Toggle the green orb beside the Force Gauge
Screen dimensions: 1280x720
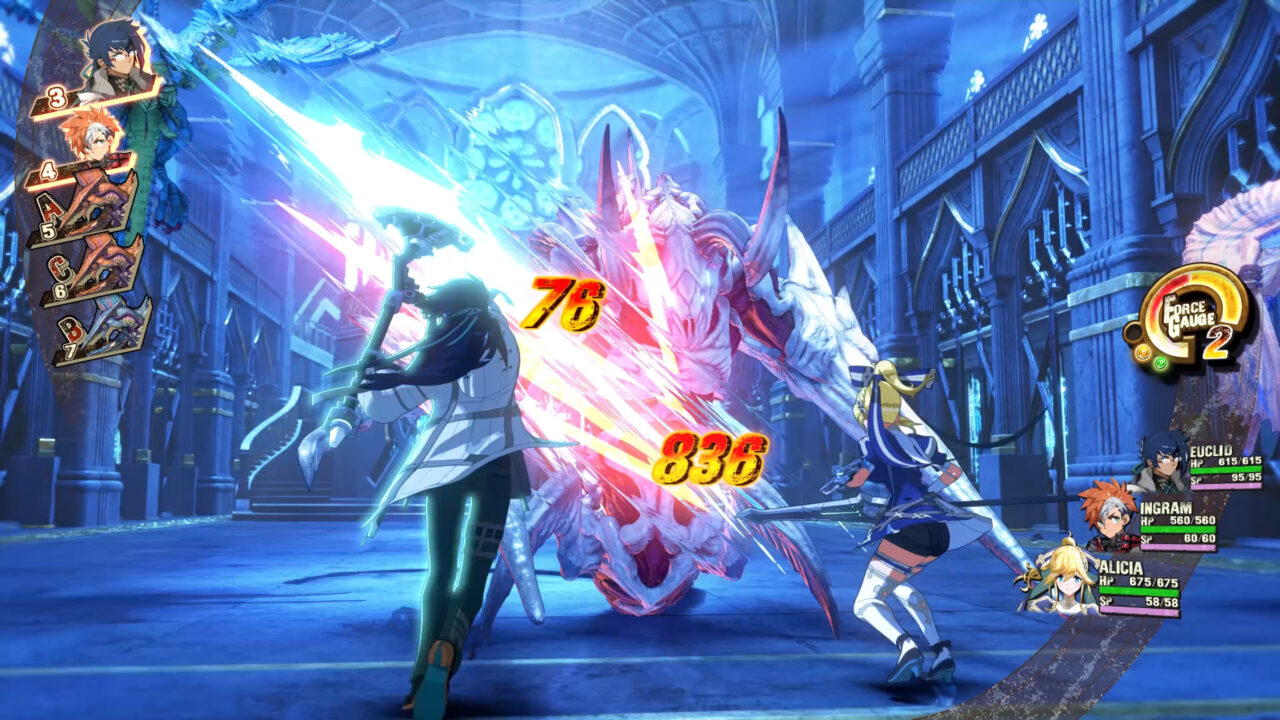pyautogui.click(x=1159, y=362)
